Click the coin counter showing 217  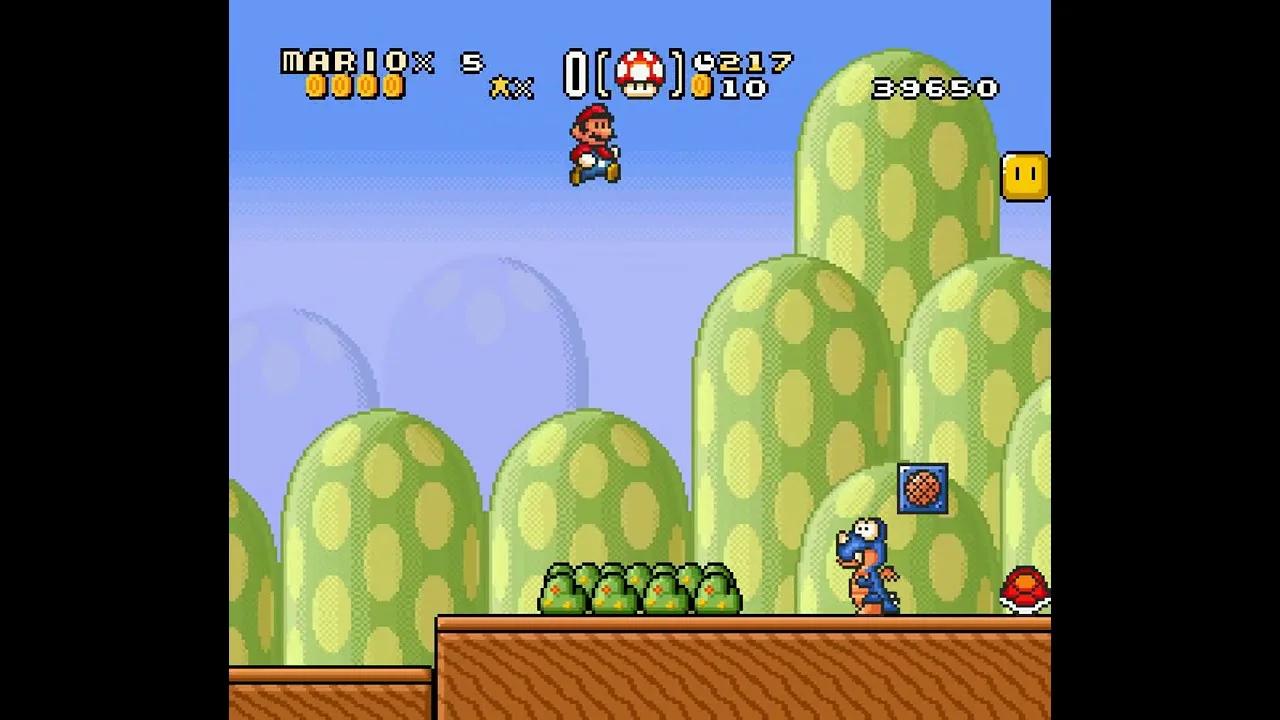click(x=752, y=64)
